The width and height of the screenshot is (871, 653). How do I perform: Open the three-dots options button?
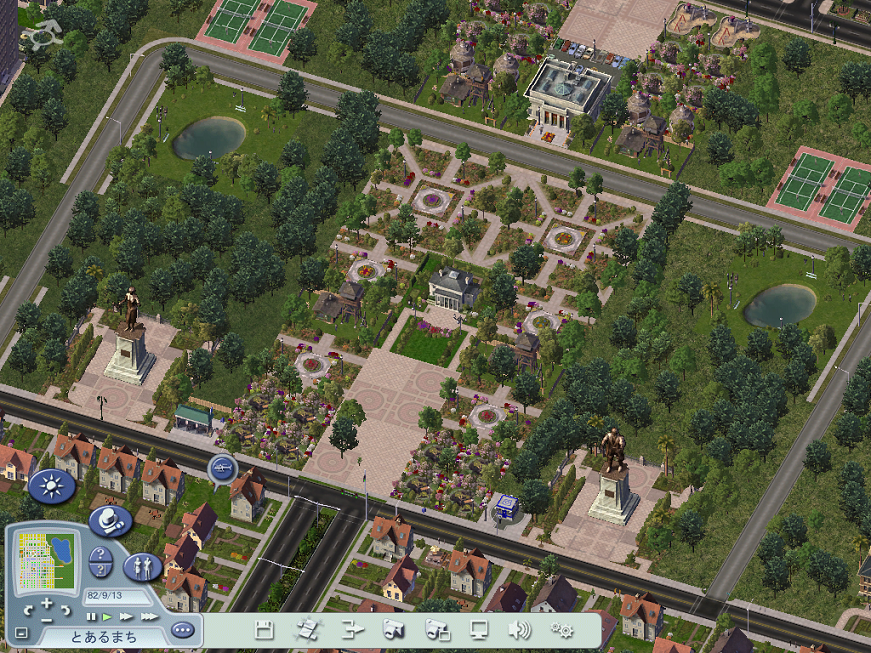(x=181, y=630)
